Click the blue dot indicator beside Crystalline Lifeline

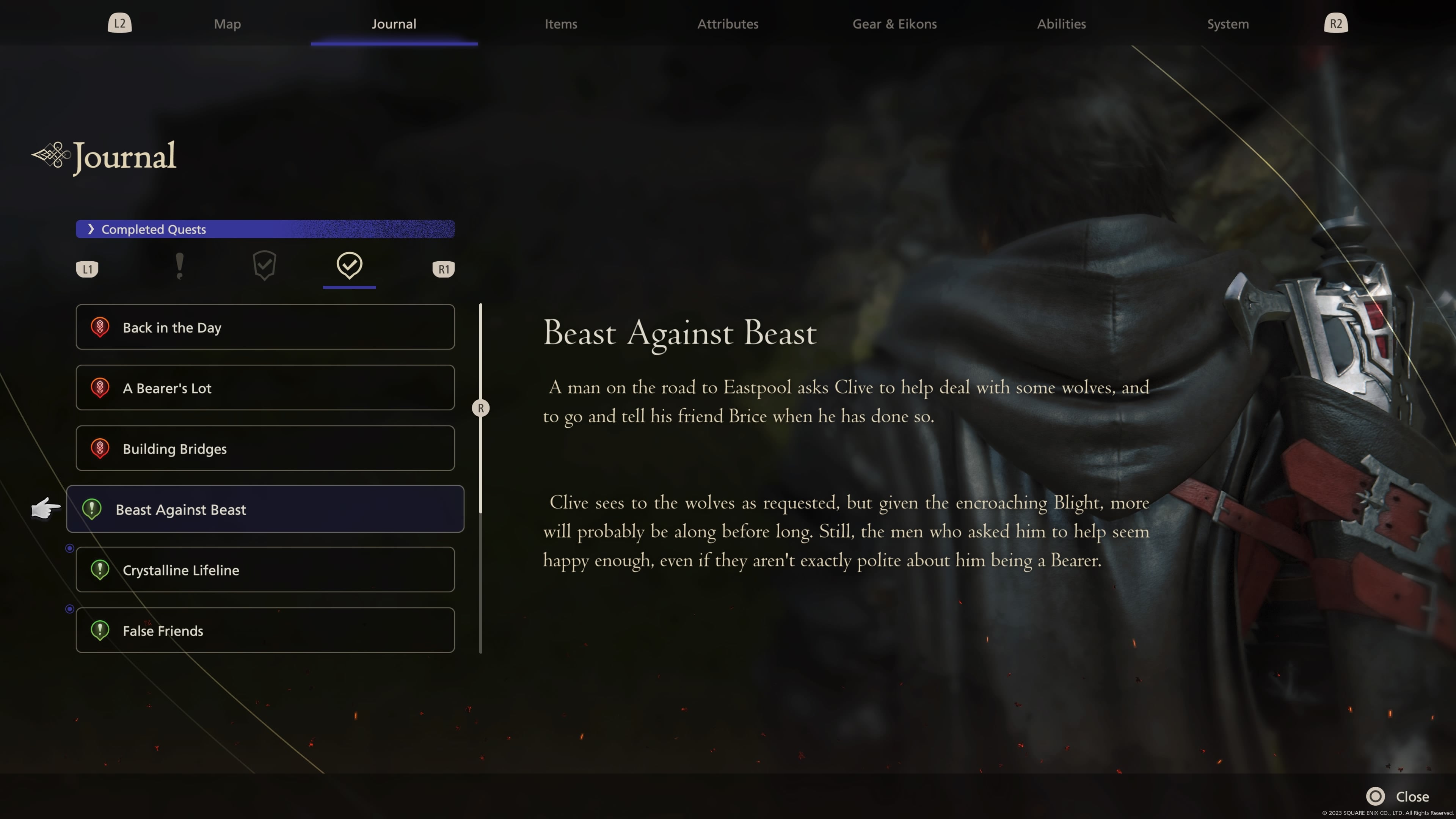pyautogui.click(x=70, y=547)
